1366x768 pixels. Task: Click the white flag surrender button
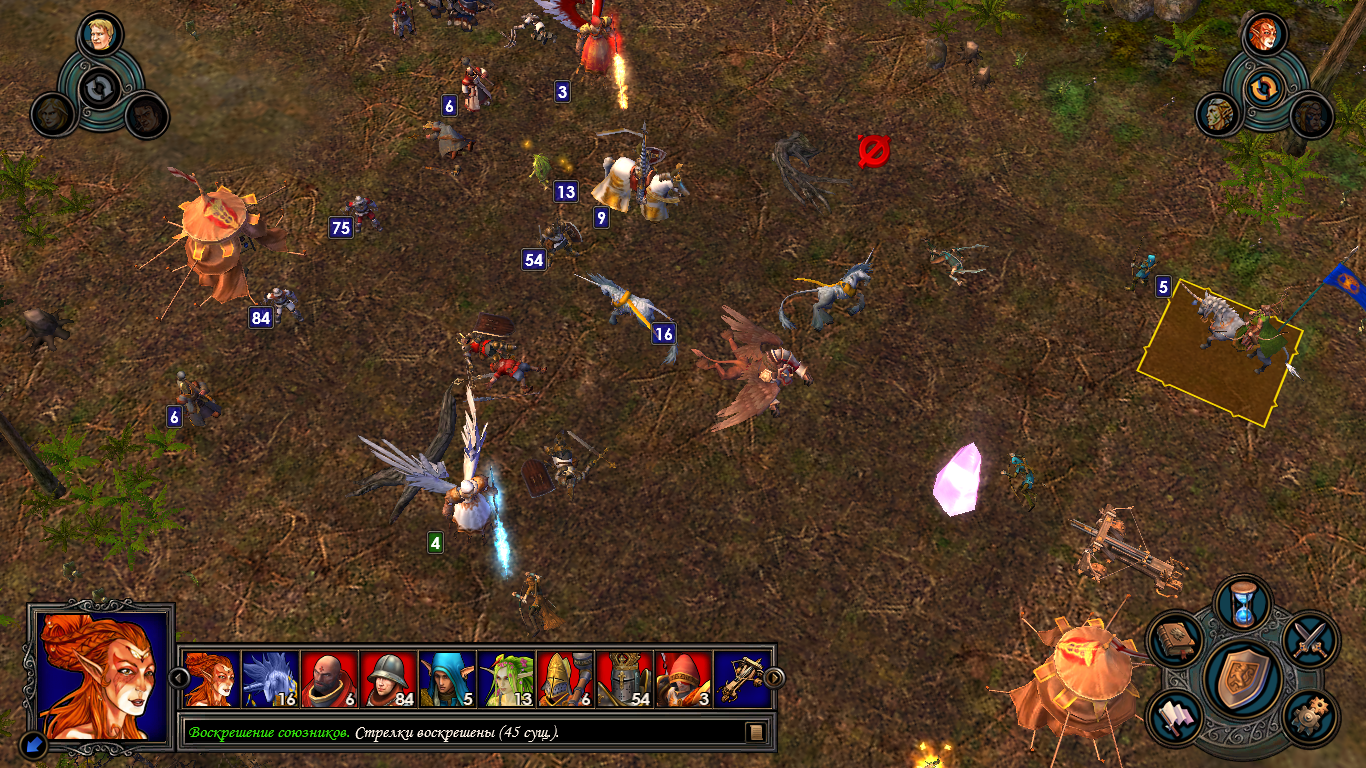[1177, 717]
